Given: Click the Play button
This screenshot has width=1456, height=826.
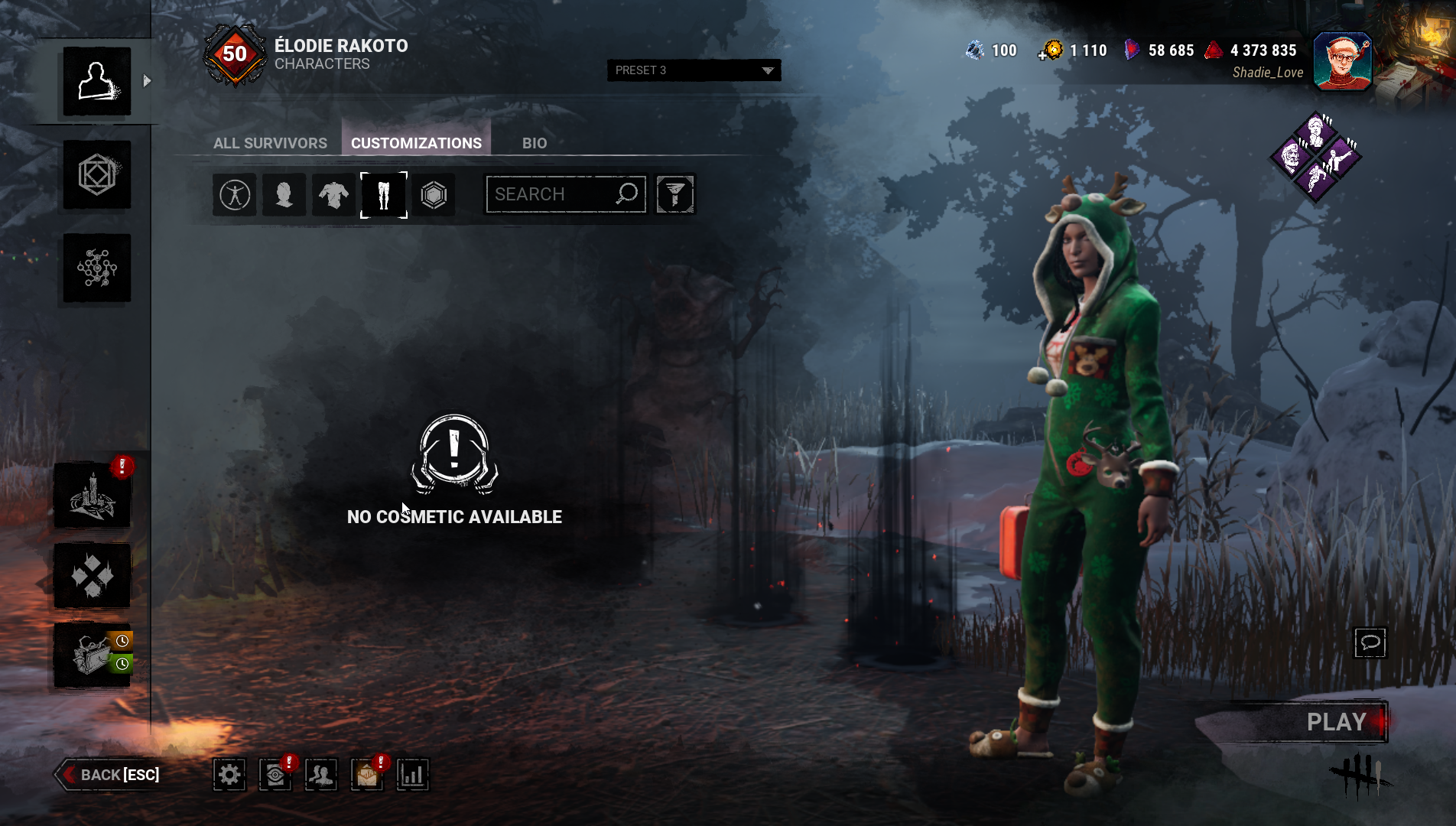Looking at the screenshot, I should pyautogui.click(x=1335, y=721).
